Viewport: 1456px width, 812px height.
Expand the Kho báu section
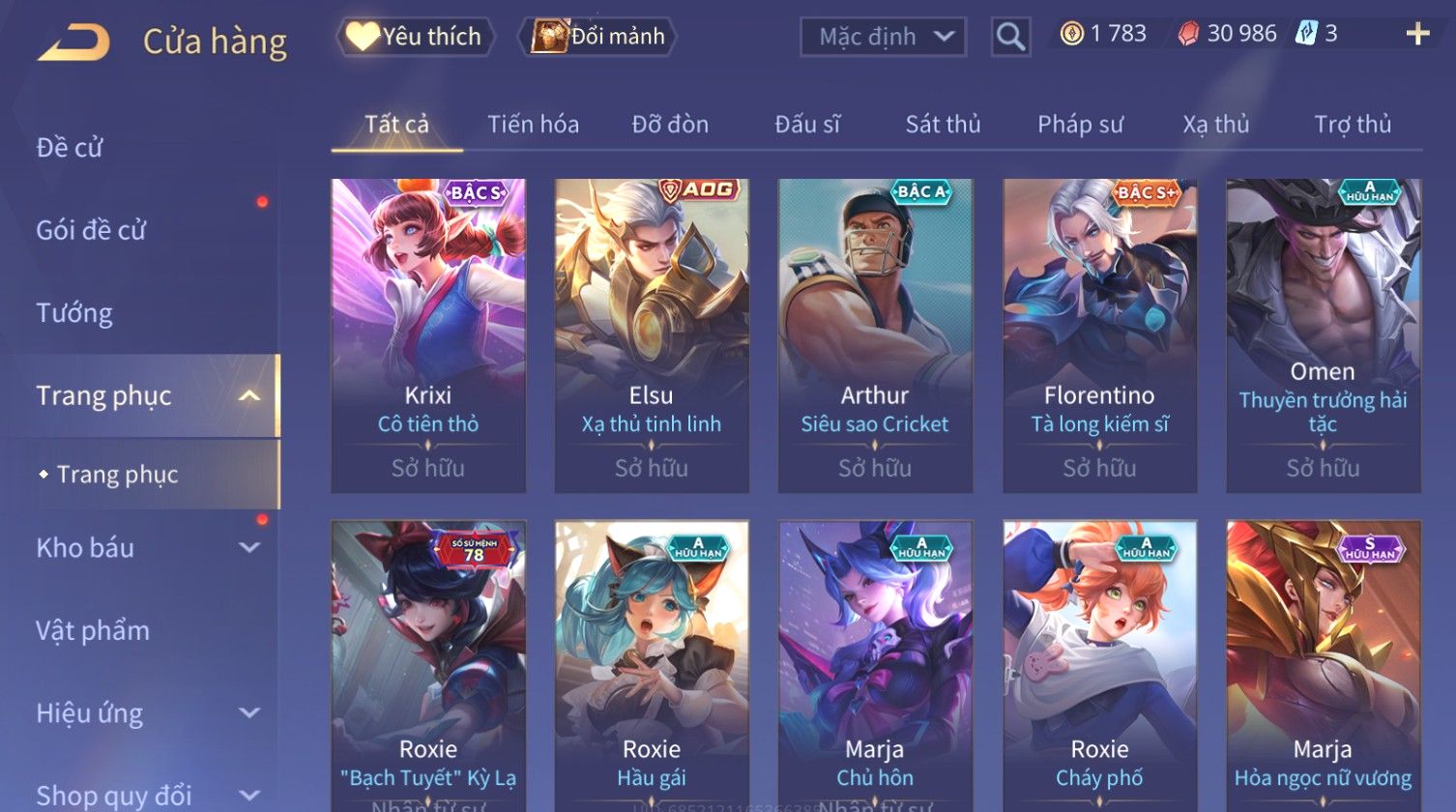[145, 548]
